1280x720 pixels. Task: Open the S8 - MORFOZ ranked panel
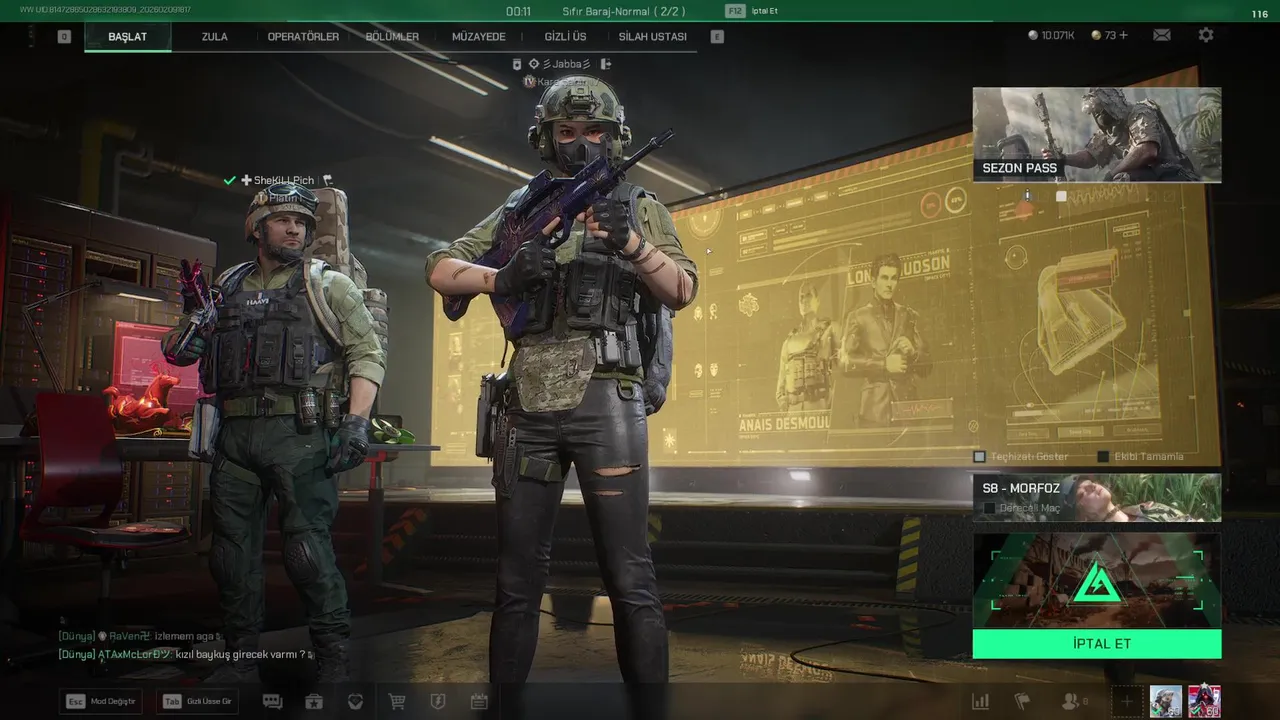1097,497
